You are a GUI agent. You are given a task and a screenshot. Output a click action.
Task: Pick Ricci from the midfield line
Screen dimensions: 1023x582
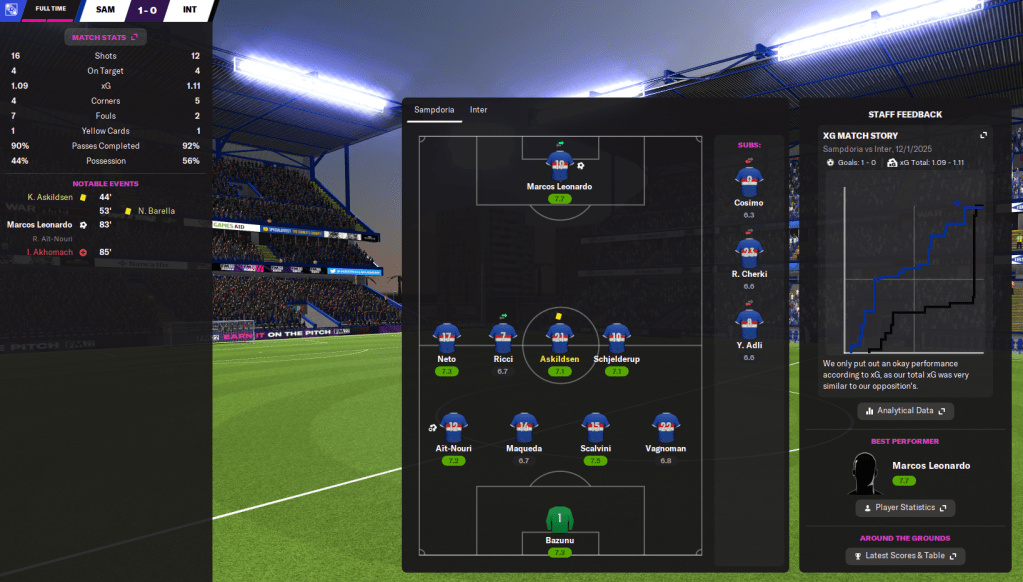503,336
